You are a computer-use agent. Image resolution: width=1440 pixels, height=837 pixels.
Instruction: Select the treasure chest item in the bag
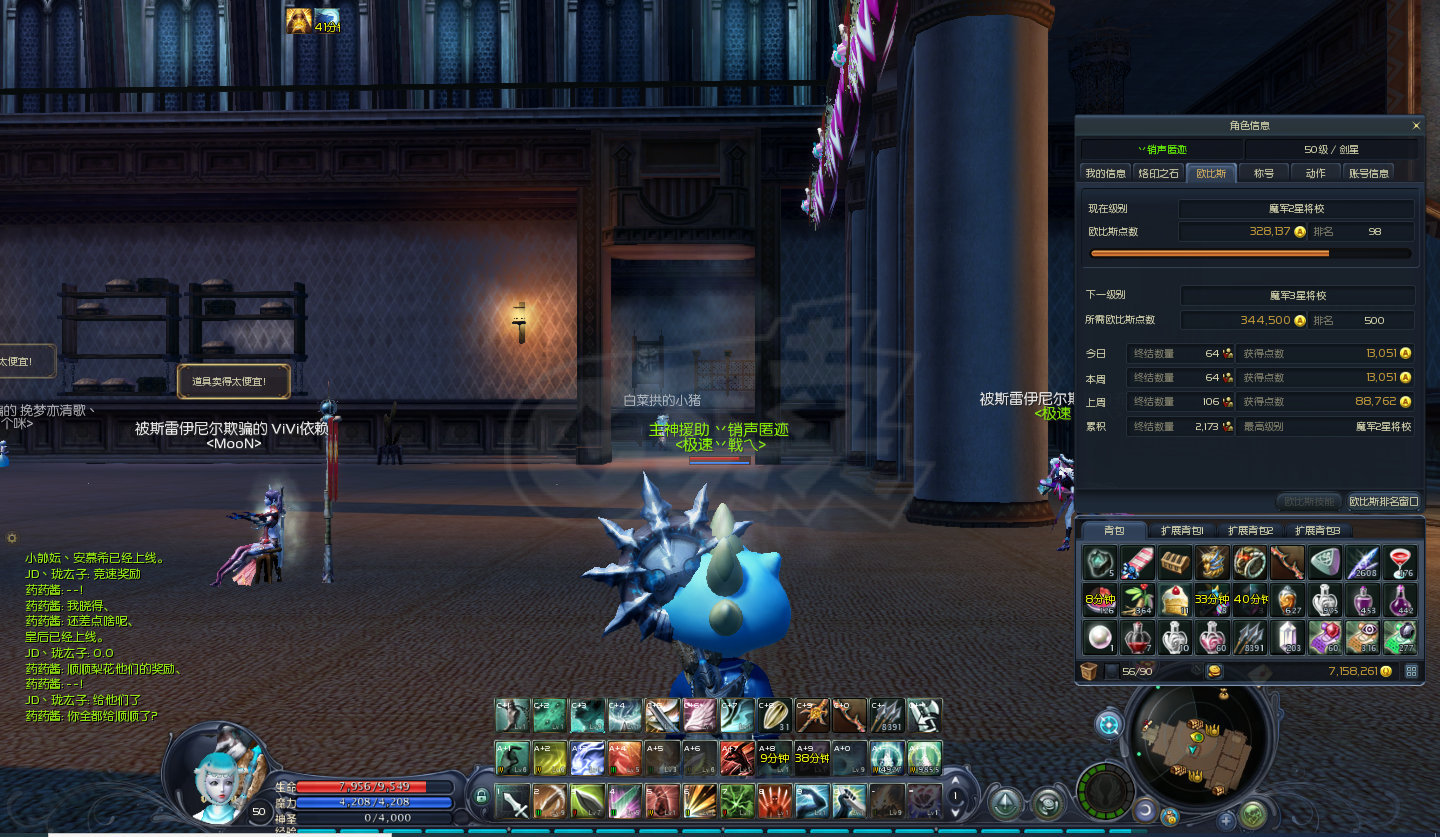(1175, 563)
